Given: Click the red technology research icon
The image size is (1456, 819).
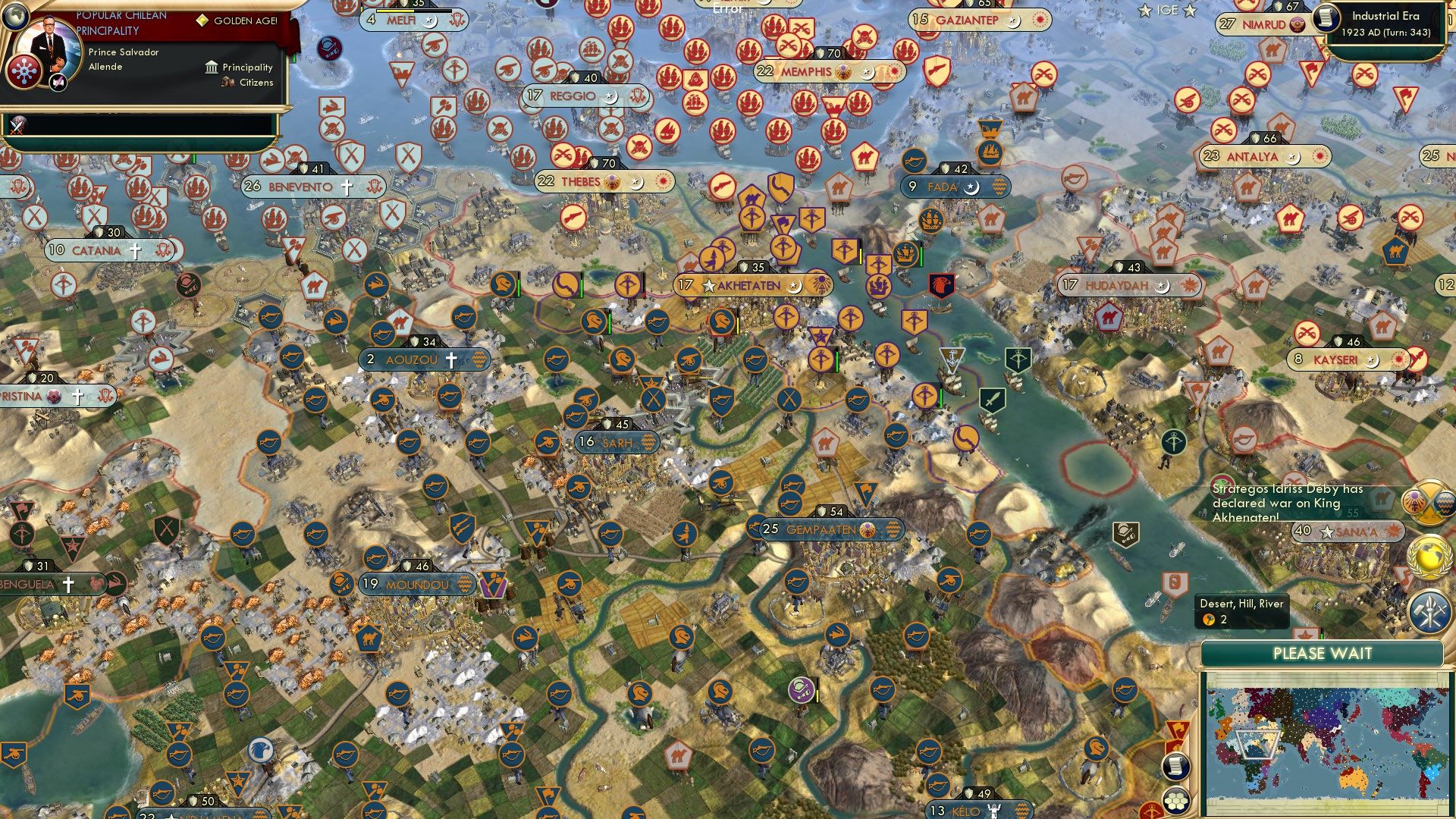Looking at the screenshot, I should coord(25,72).
